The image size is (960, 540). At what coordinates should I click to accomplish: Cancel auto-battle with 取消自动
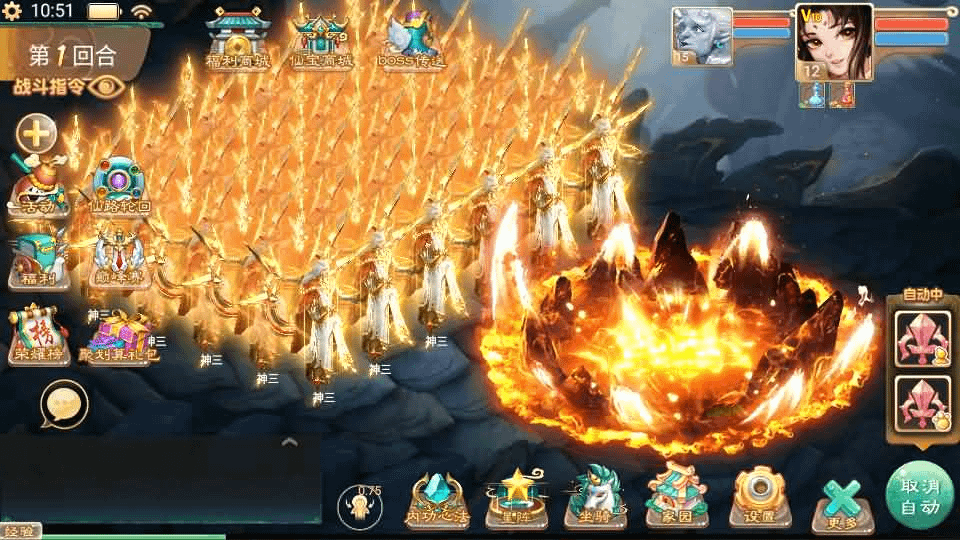click(x=919, y=495)
